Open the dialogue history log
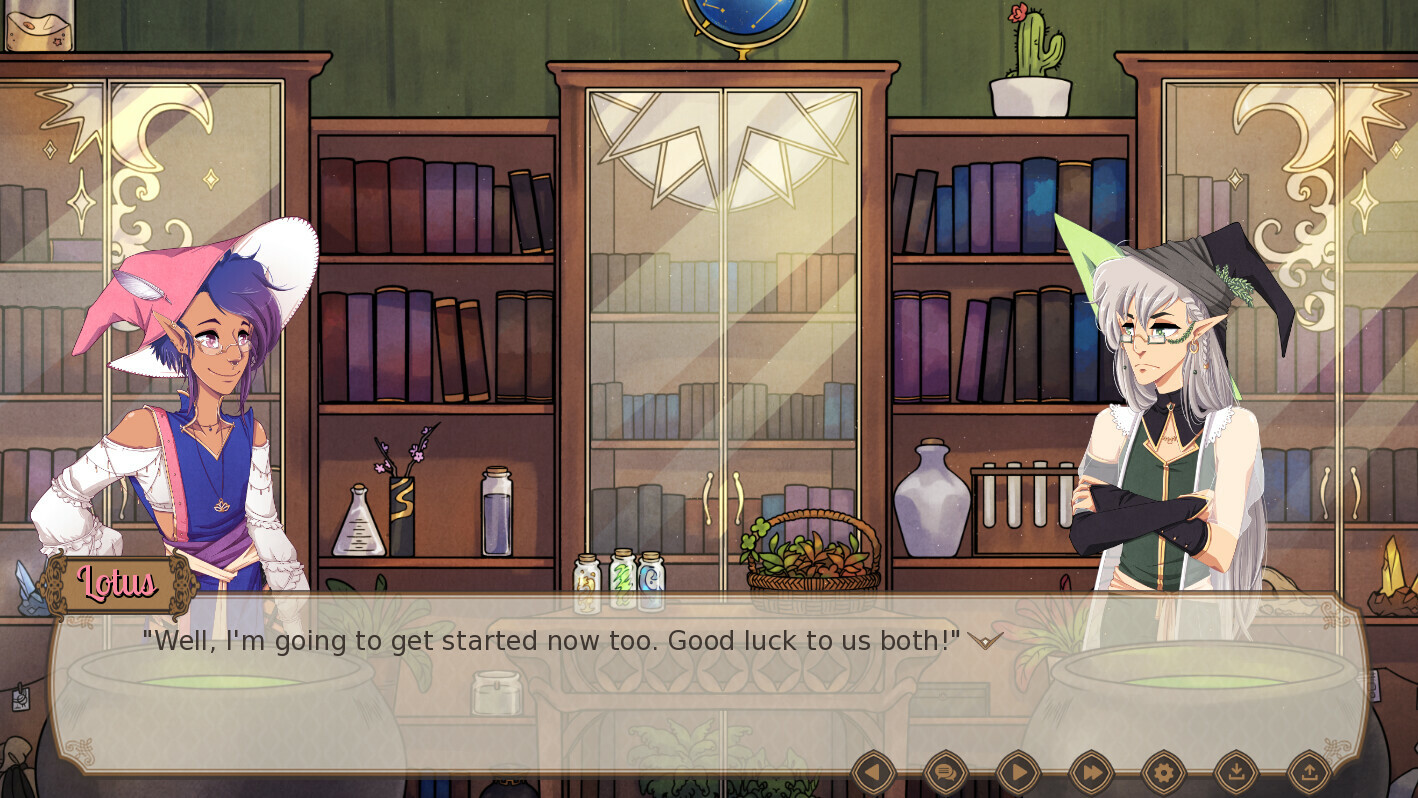Image resolution: width=1418 pixels, height=798 pixels. coord(945,772)
